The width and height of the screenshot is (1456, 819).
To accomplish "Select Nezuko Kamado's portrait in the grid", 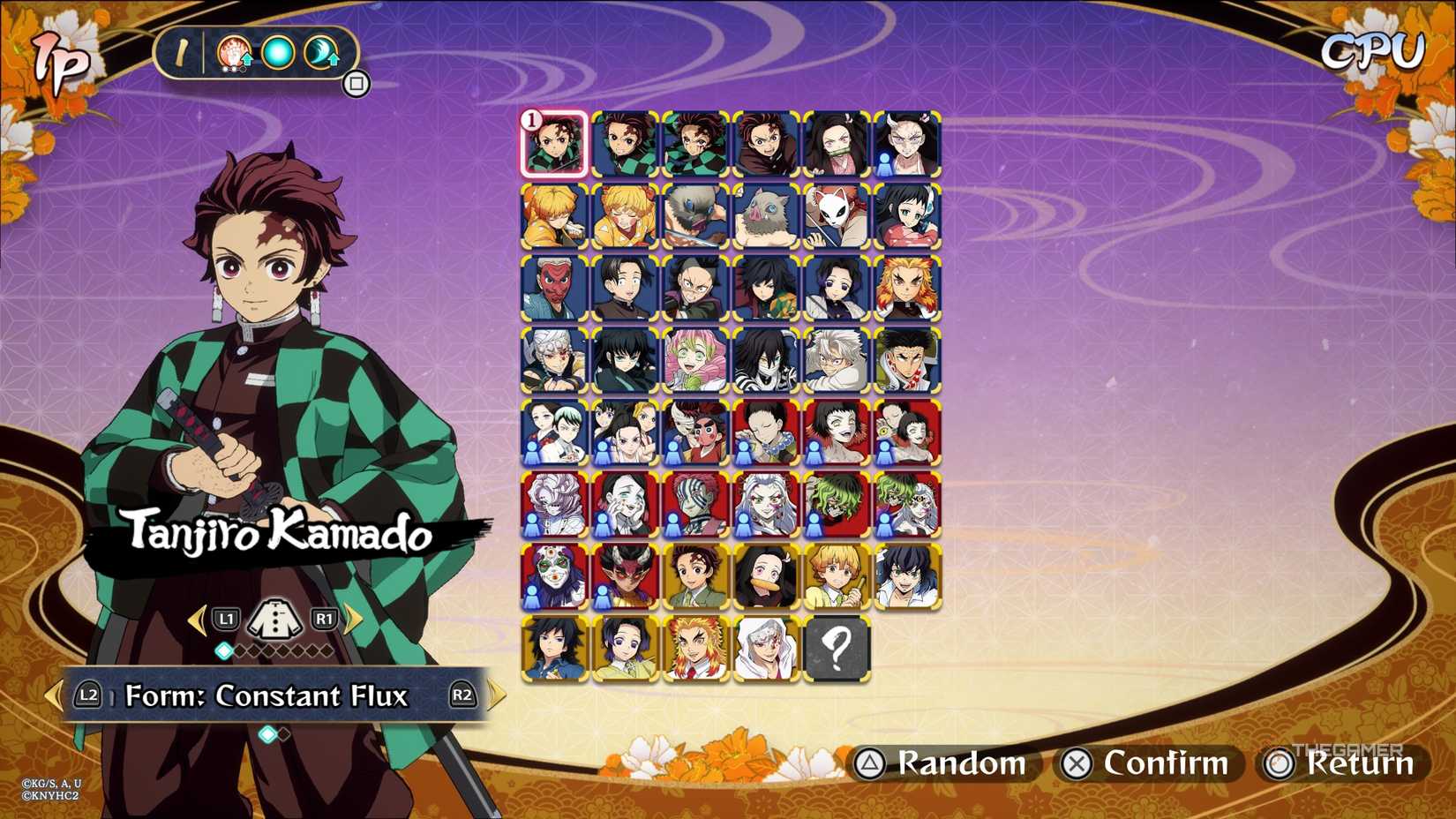I will [838, 144].
